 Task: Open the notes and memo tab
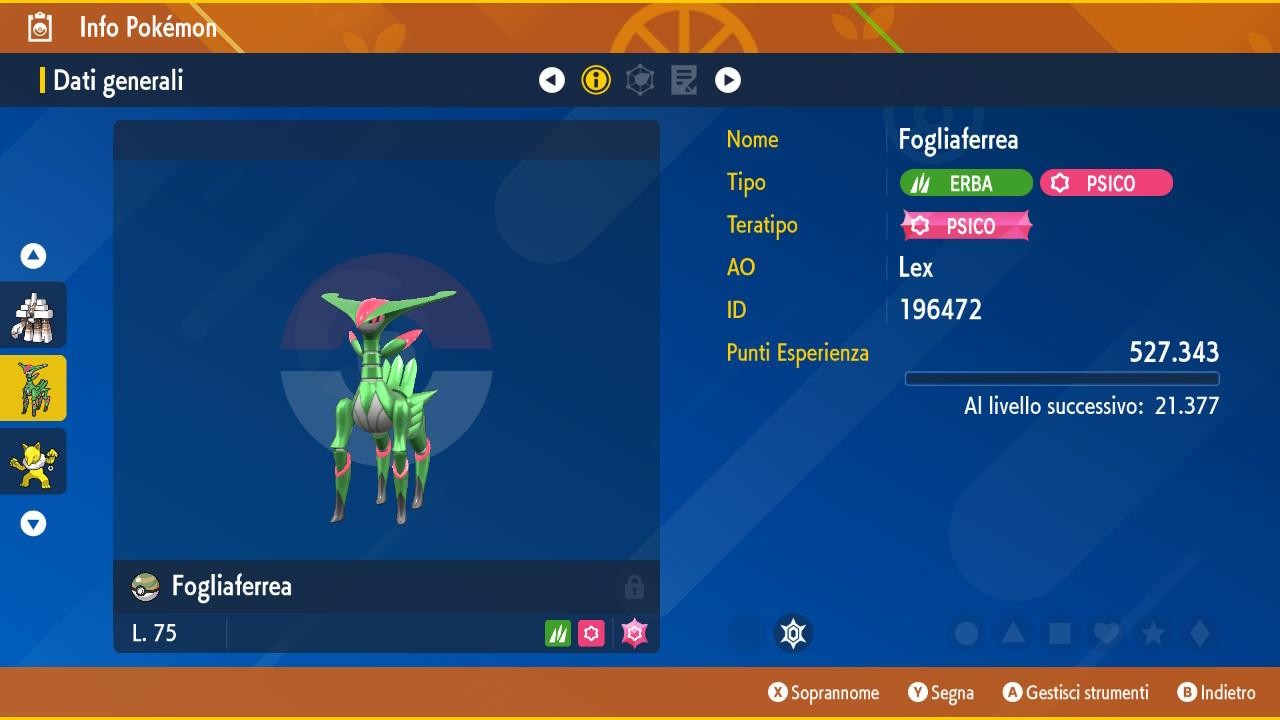coord(684,80)
